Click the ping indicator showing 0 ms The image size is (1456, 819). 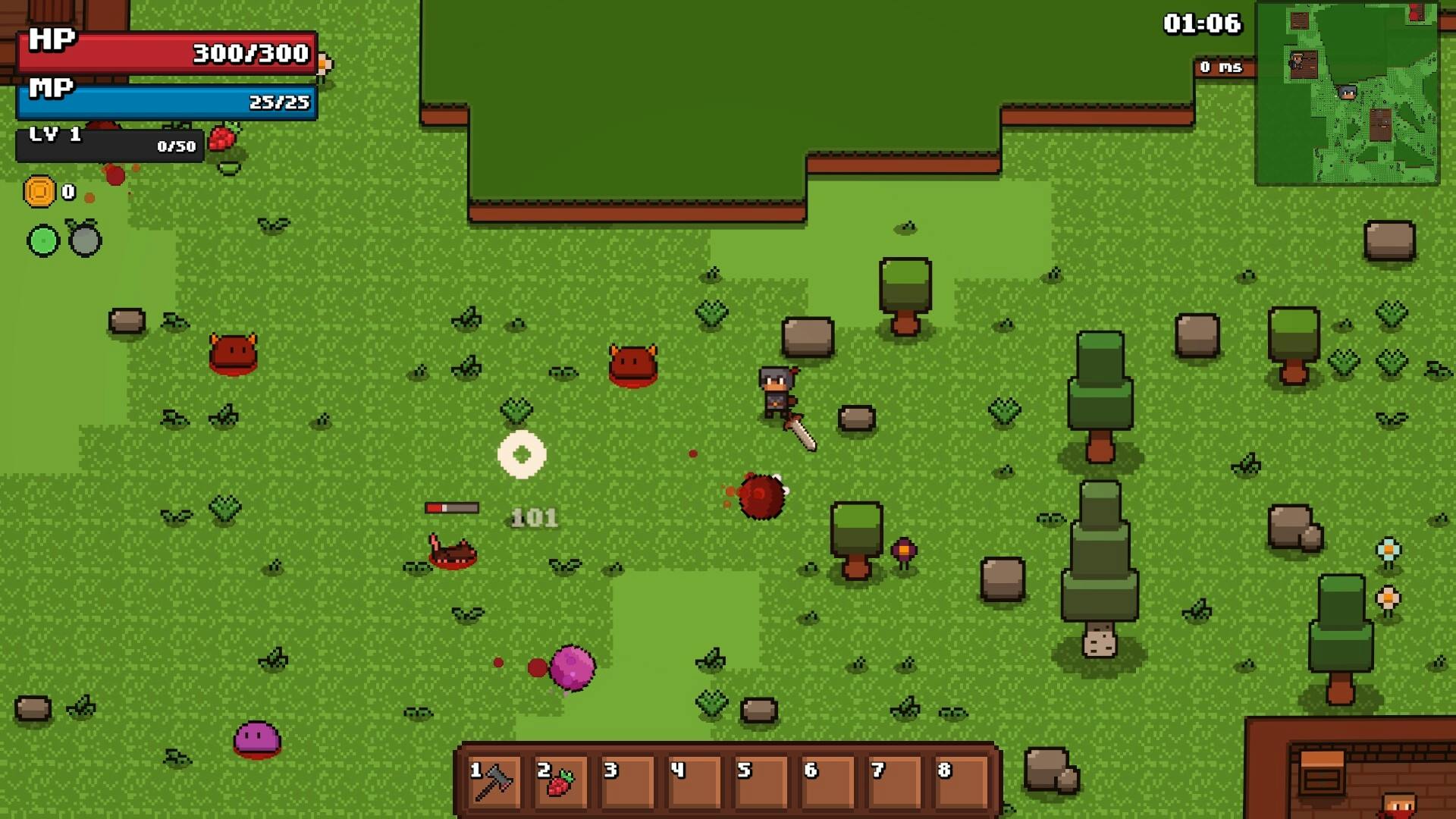(x=1222, y=67)
